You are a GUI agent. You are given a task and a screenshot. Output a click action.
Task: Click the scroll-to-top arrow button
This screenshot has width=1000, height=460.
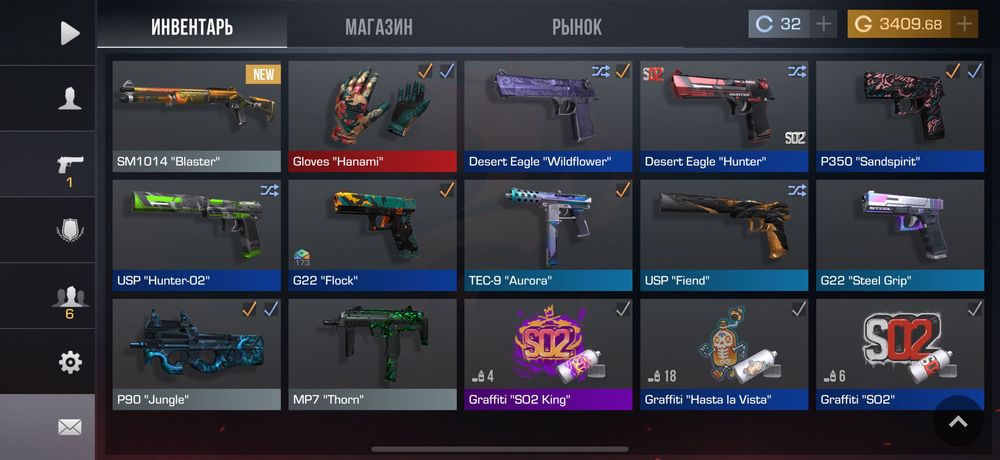(x=958, y=421)
